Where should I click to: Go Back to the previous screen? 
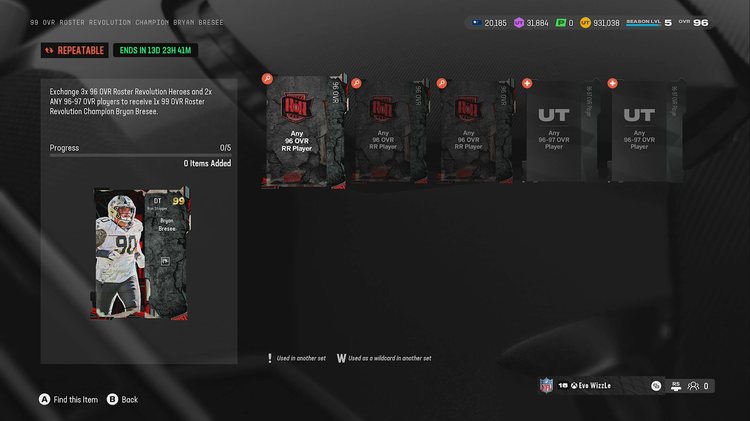(x=123, y=399)
